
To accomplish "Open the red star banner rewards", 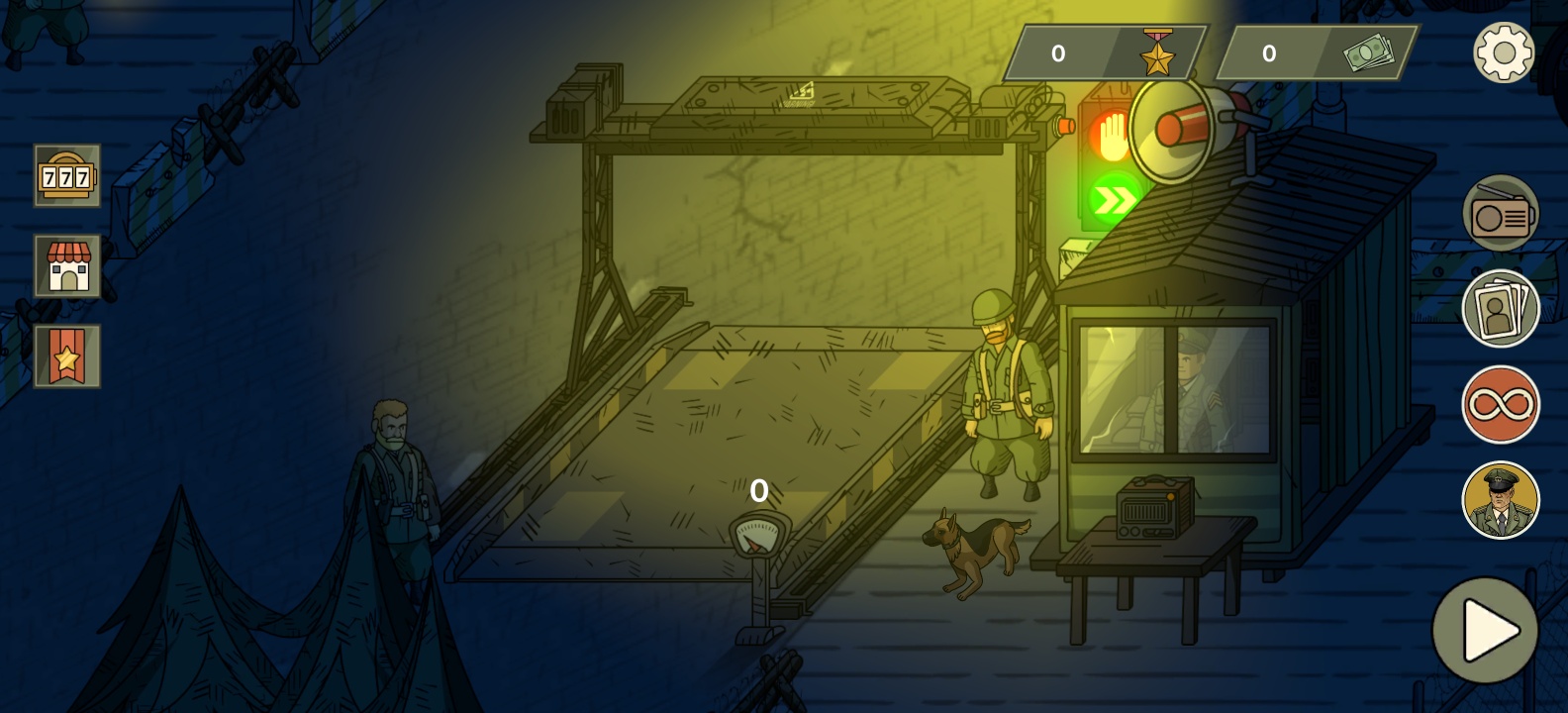I will click(67, 356).
